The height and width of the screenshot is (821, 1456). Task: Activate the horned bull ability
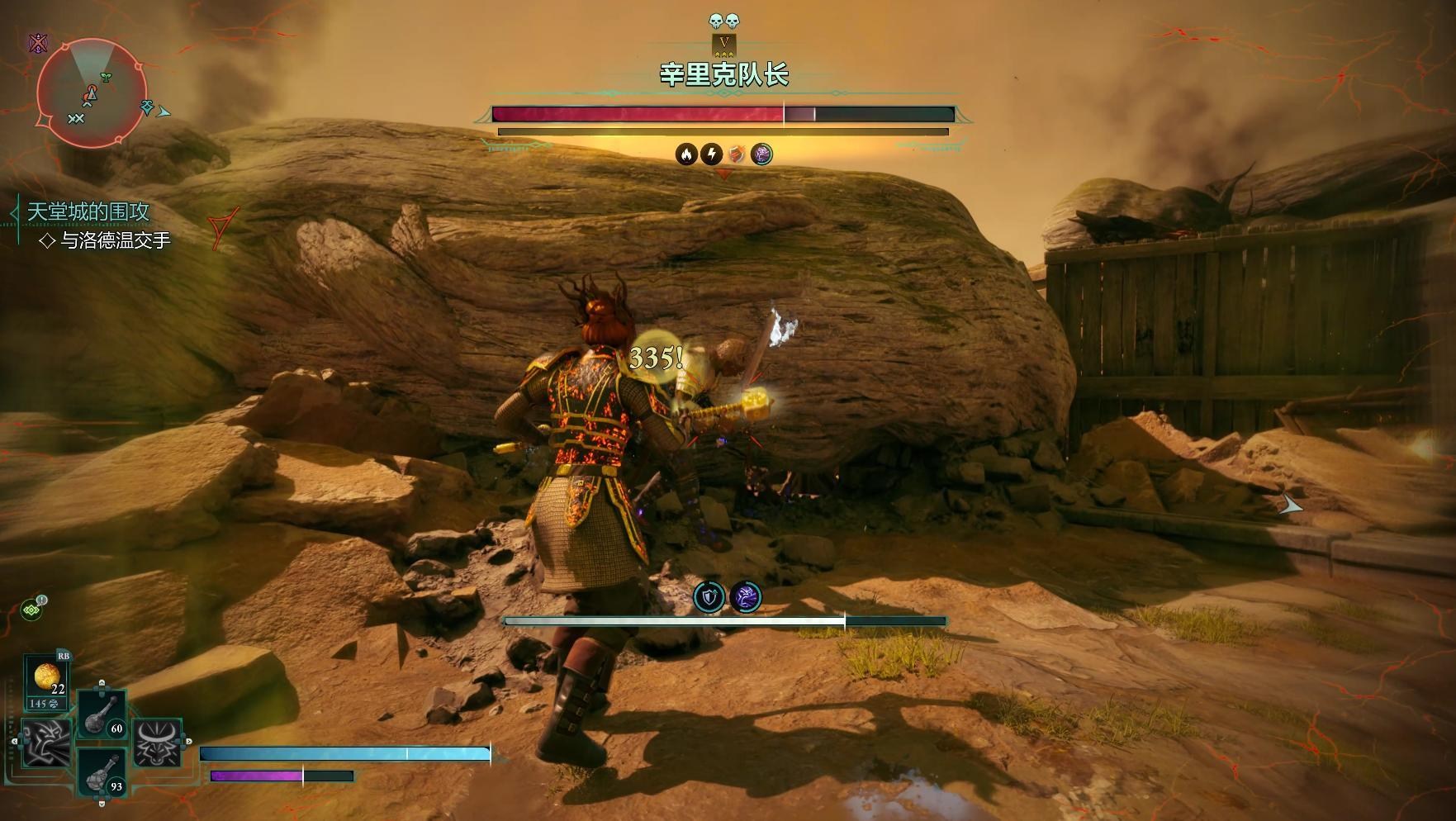tap(157, 741)
